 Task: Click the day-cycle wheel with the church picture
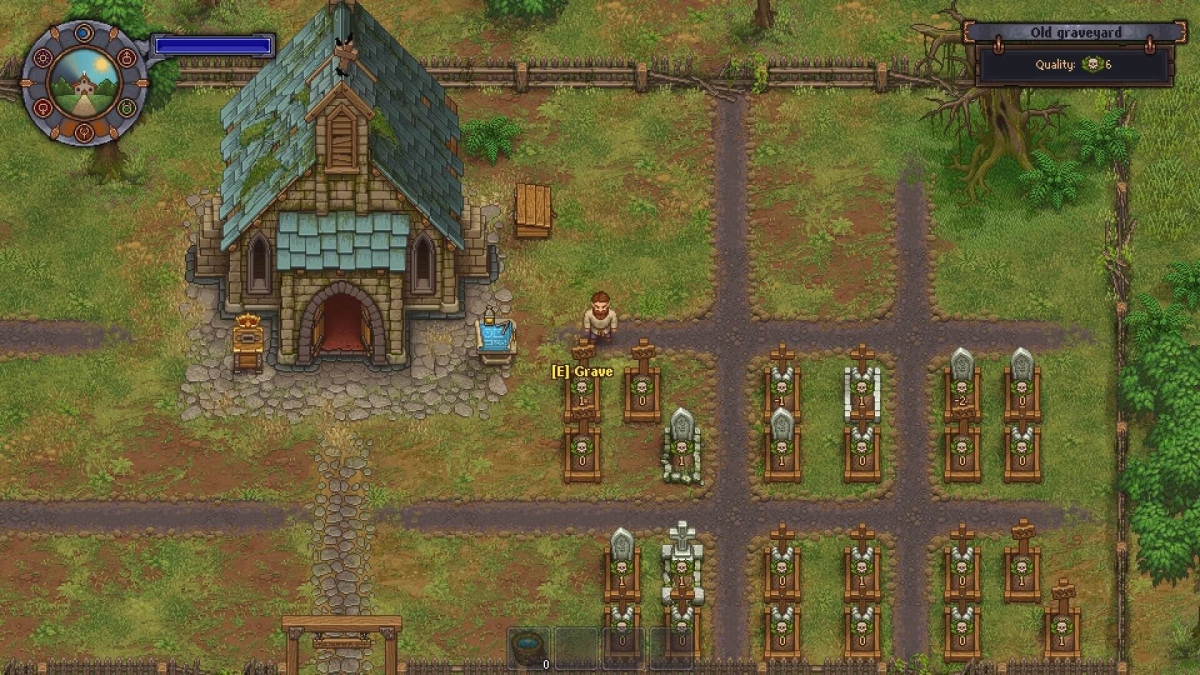pyautogui.click(x=84, y=83)
